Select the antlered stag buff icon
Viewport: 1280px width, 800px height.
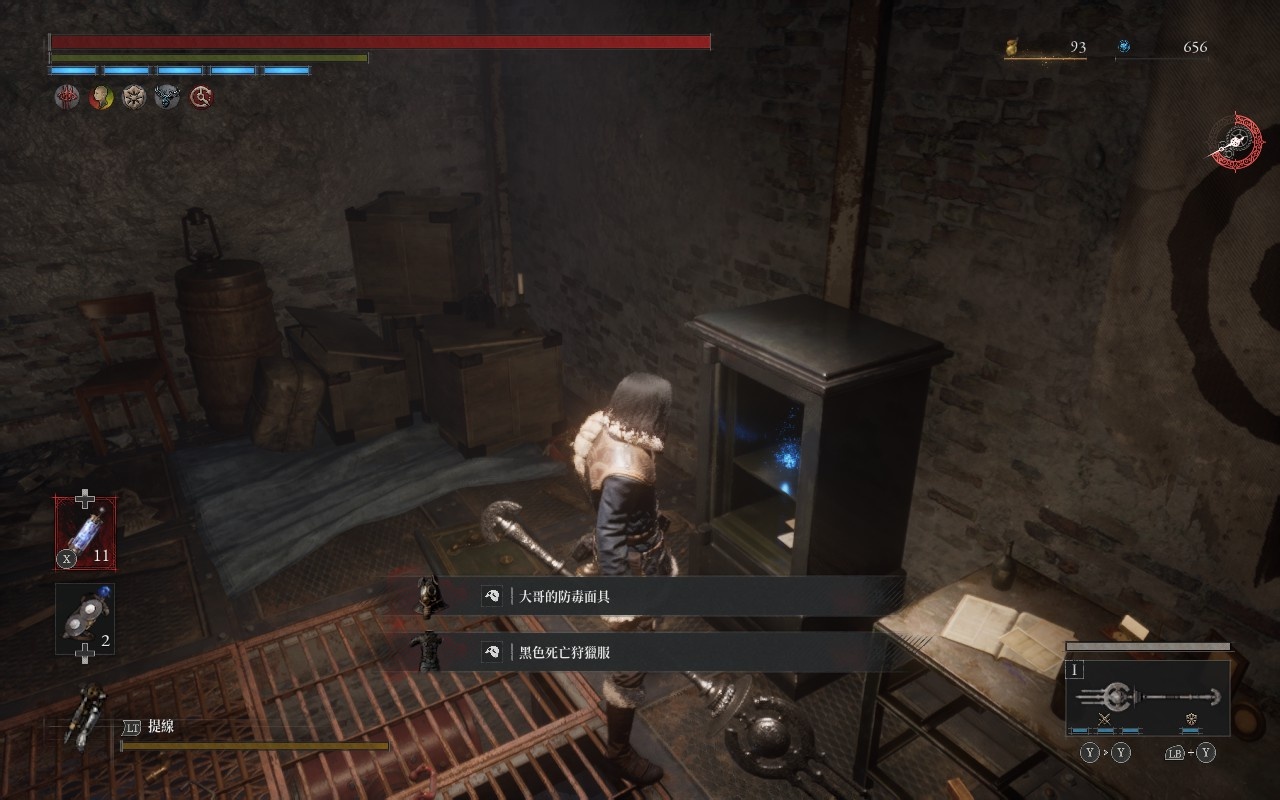[167, 97]
